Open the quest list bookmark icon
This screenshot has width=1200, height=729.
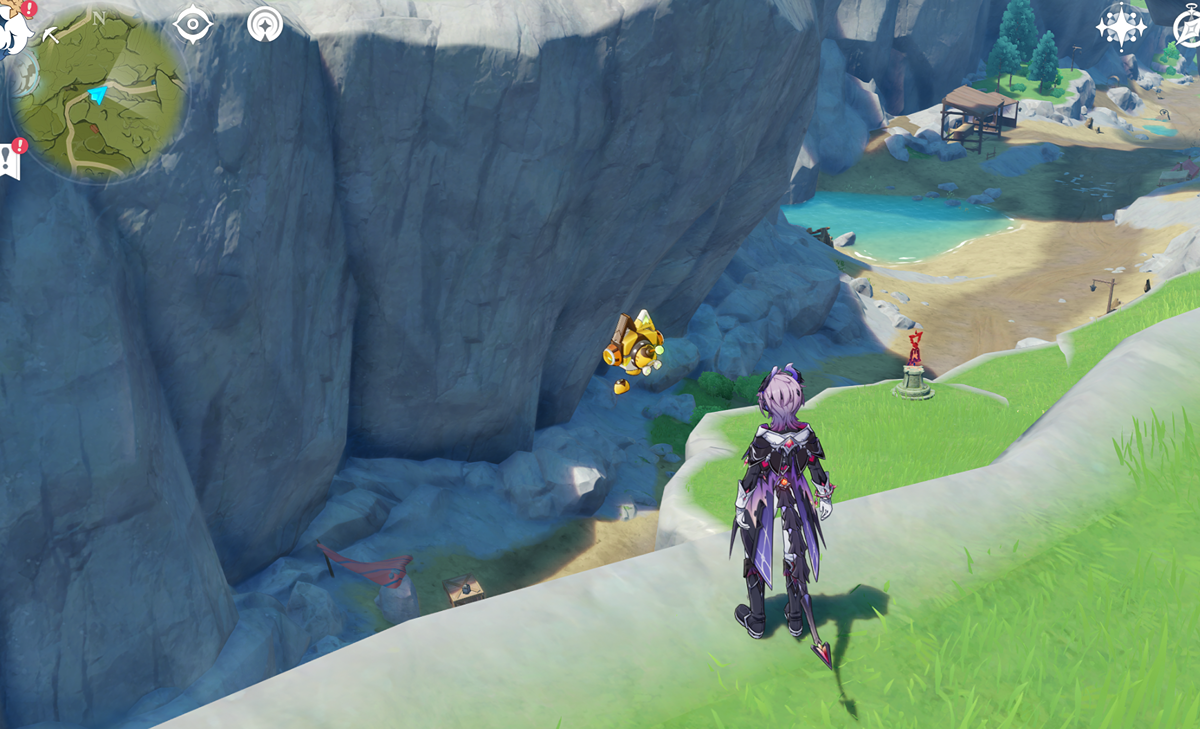tap(11, 160)
